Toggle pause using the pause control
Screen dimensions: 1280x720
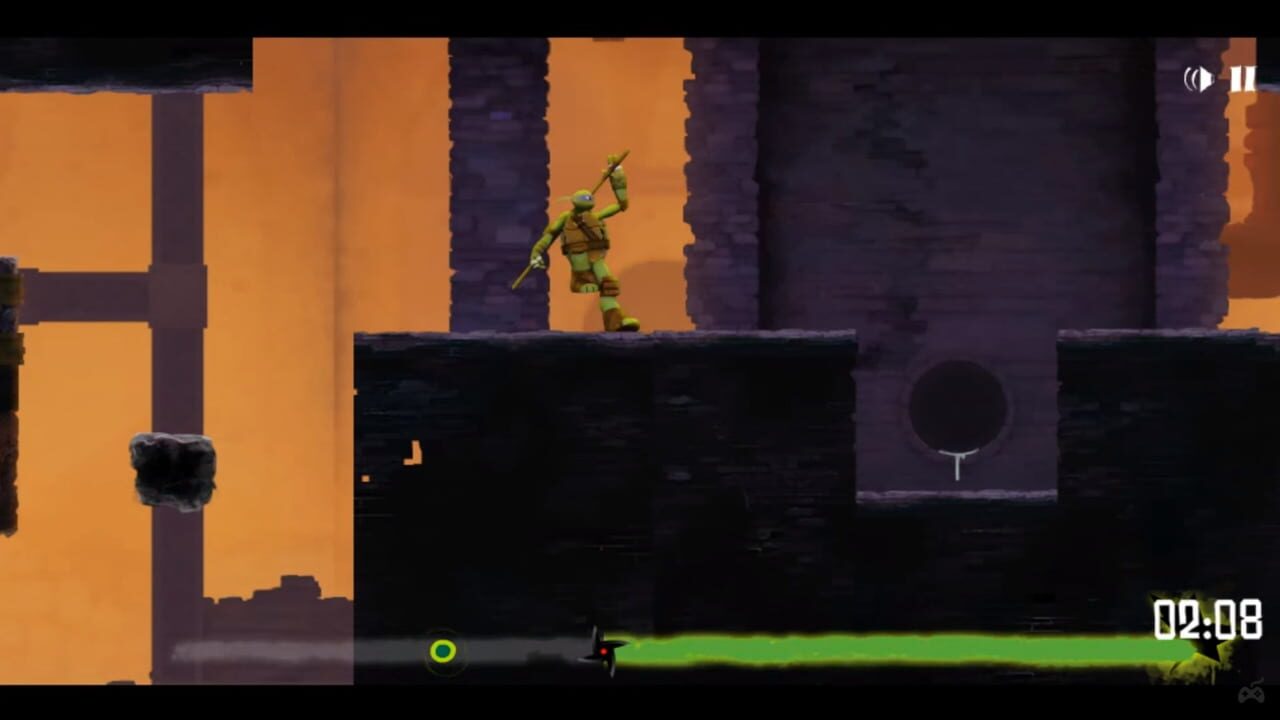[x=1243, y=80]
